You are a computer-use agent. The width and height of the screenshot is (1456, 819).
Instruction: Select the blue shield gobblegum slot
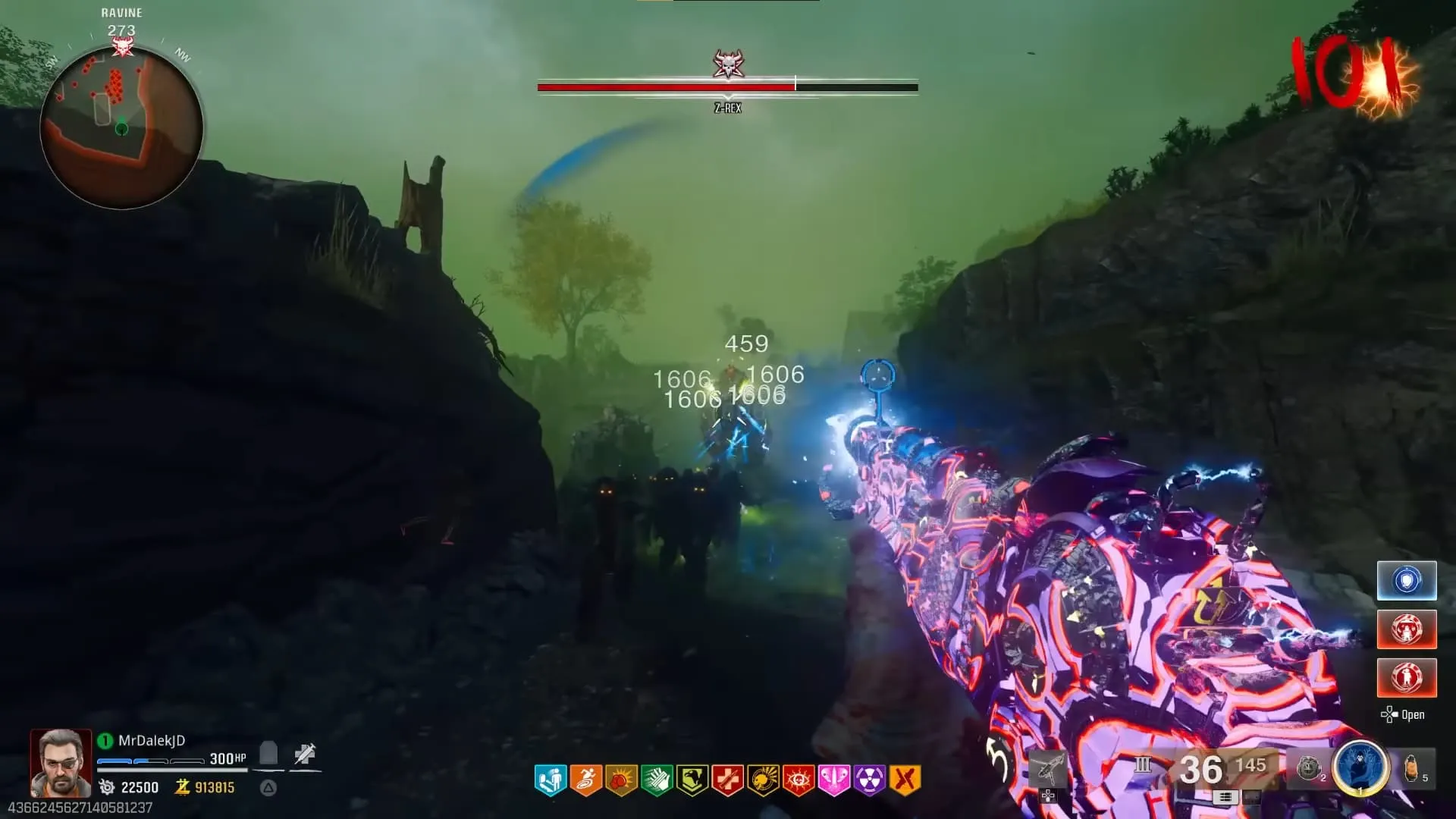point(1407,581)
